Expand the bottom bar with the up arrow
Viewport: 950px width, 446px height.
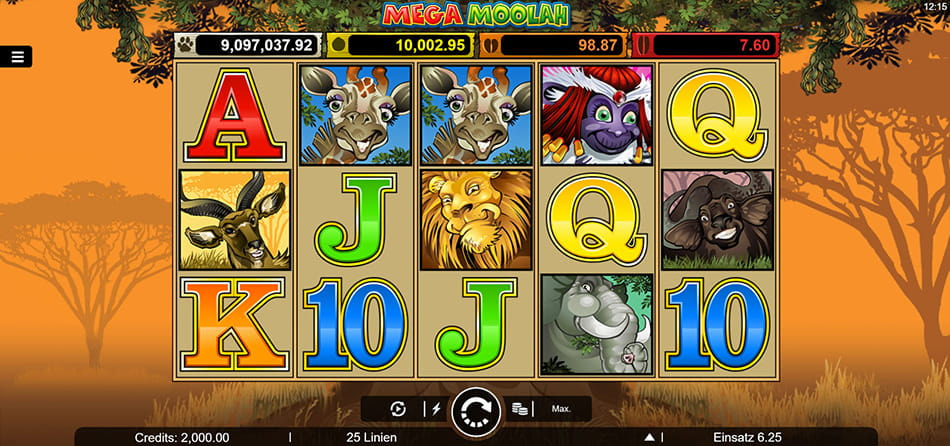651,437
